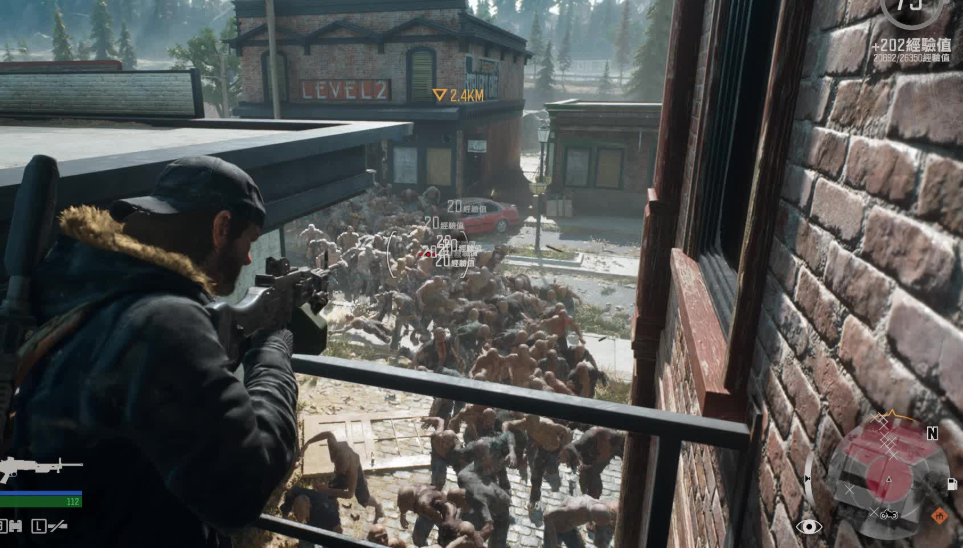Screen dimensions: 963x548
Task: Click the circular minimap
Action: pyautogui.click(x=889, y=477)
